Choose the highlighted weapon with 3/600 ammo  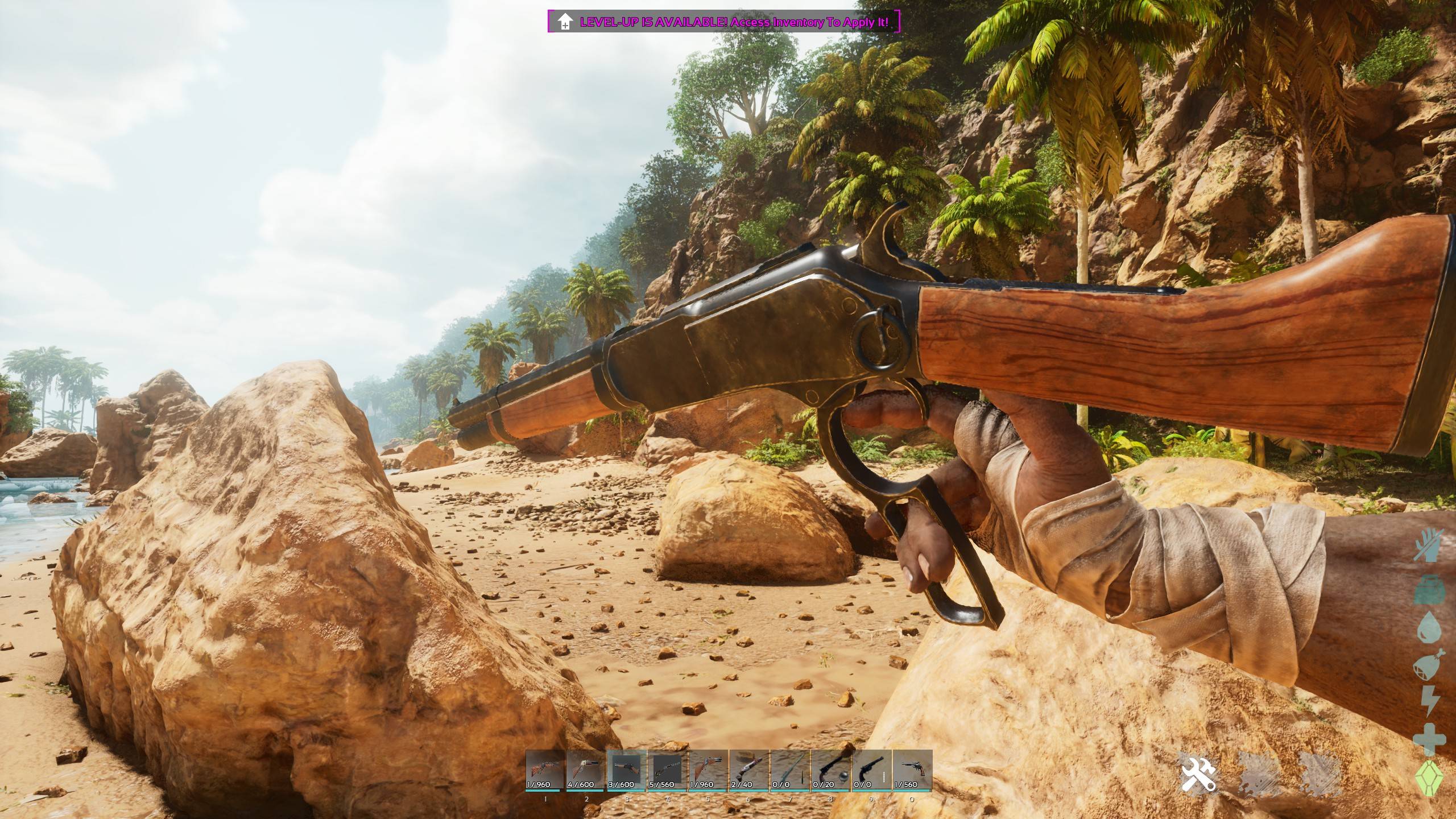tap(627, 770)
